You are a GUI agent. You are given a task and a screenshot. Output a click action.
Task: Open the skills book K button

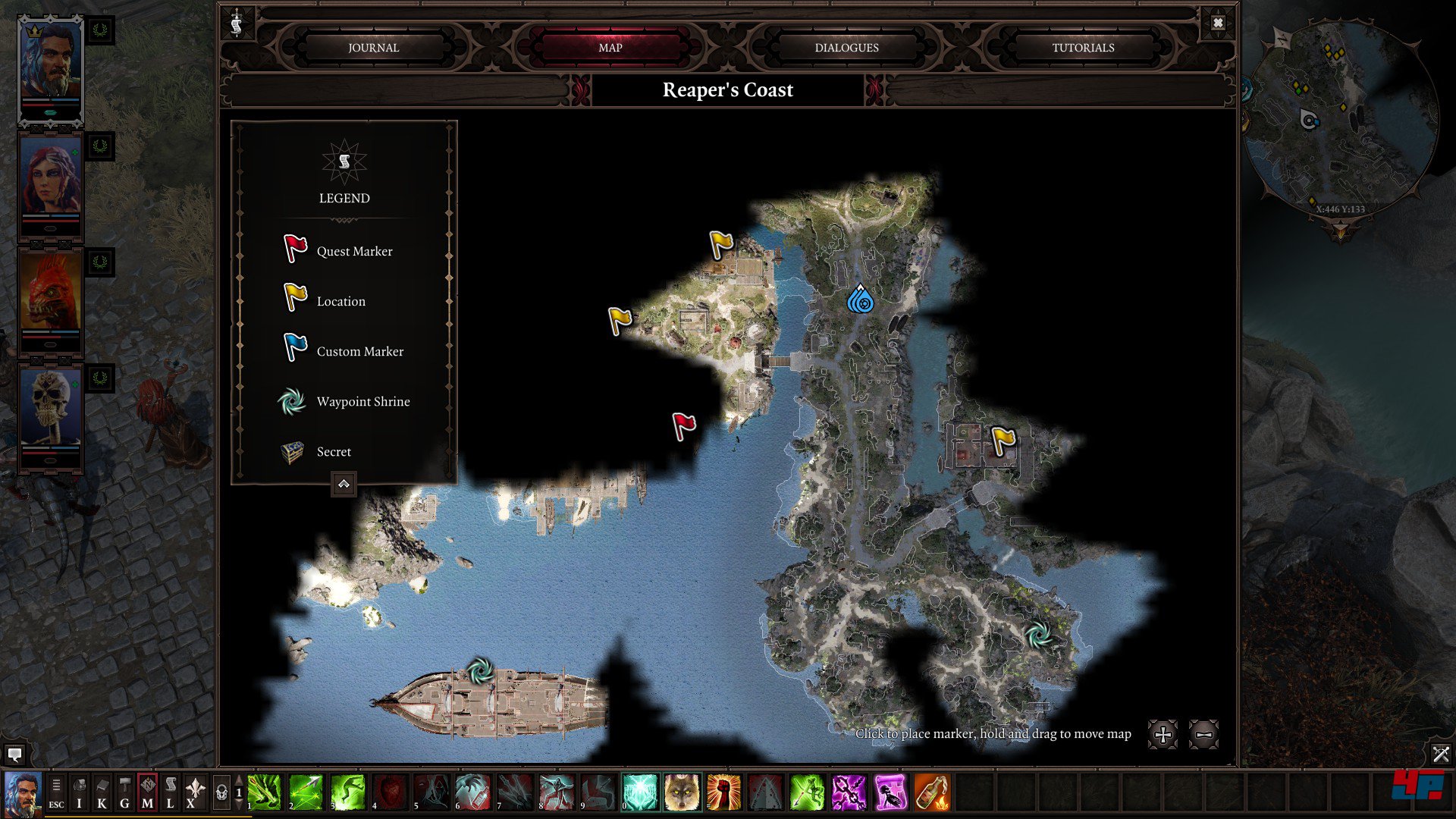click(102, 793)
